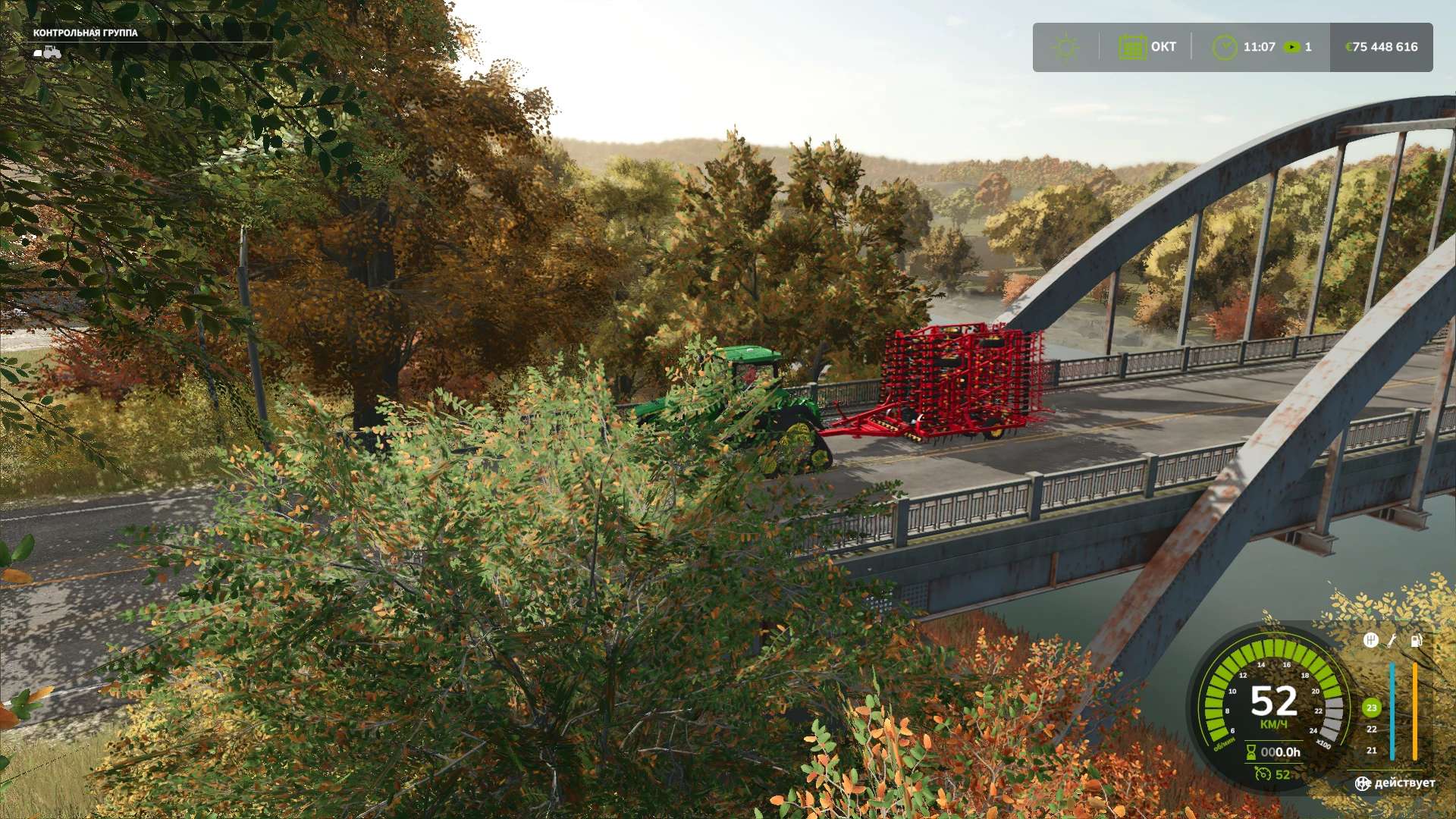Select the fuel pump icon
Image resolution: width=1456 pixels, height=819 pixels.
(1416, 640)
